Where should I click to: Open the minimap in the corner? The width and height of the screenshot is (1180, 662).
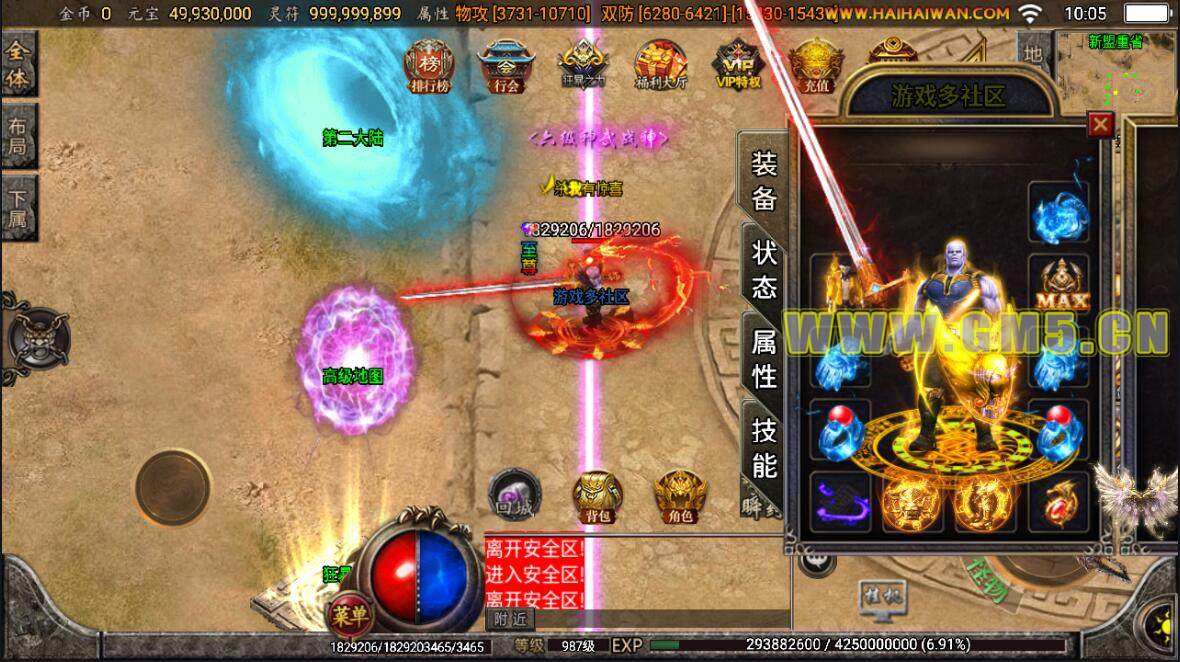pos(1117,72)
